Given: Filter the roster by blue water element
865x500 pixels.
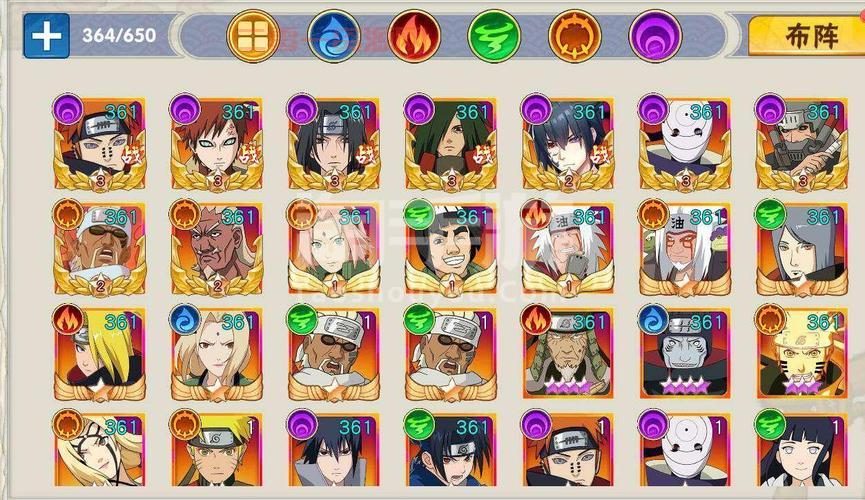Looking at the screenshot, I should tap(330, 36).
